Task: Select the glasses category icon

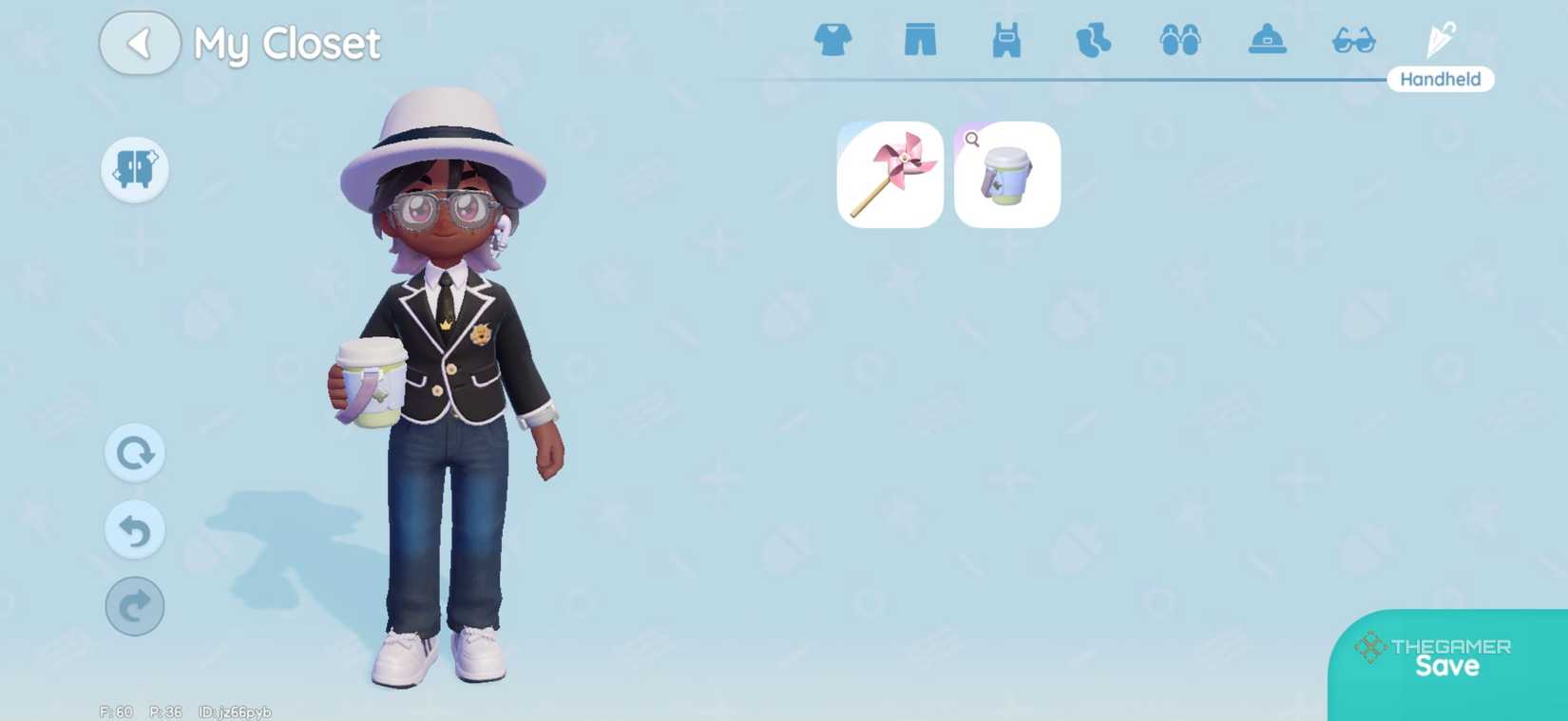Action: coord(1354,40)
